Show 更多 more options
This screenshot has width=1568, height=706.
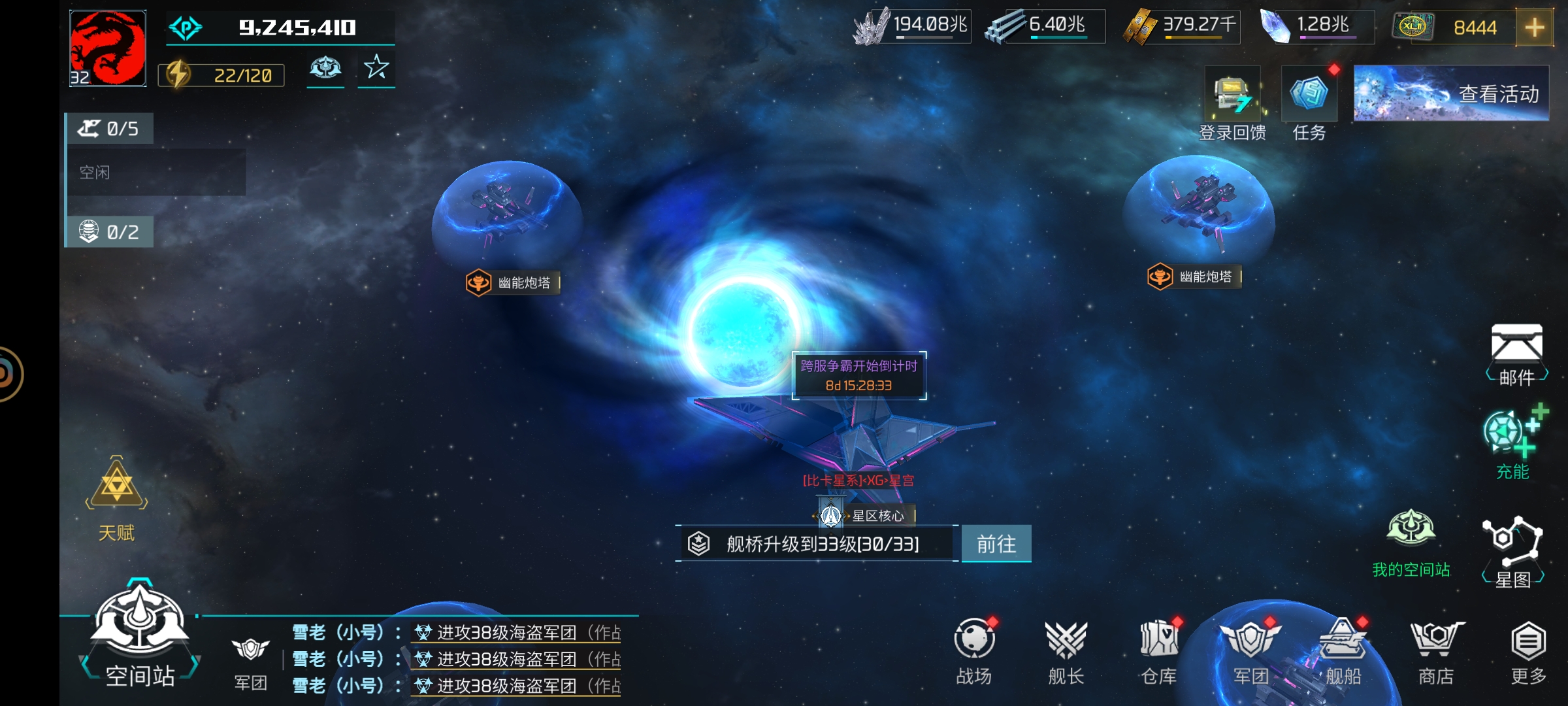[x=1528, y=652]
